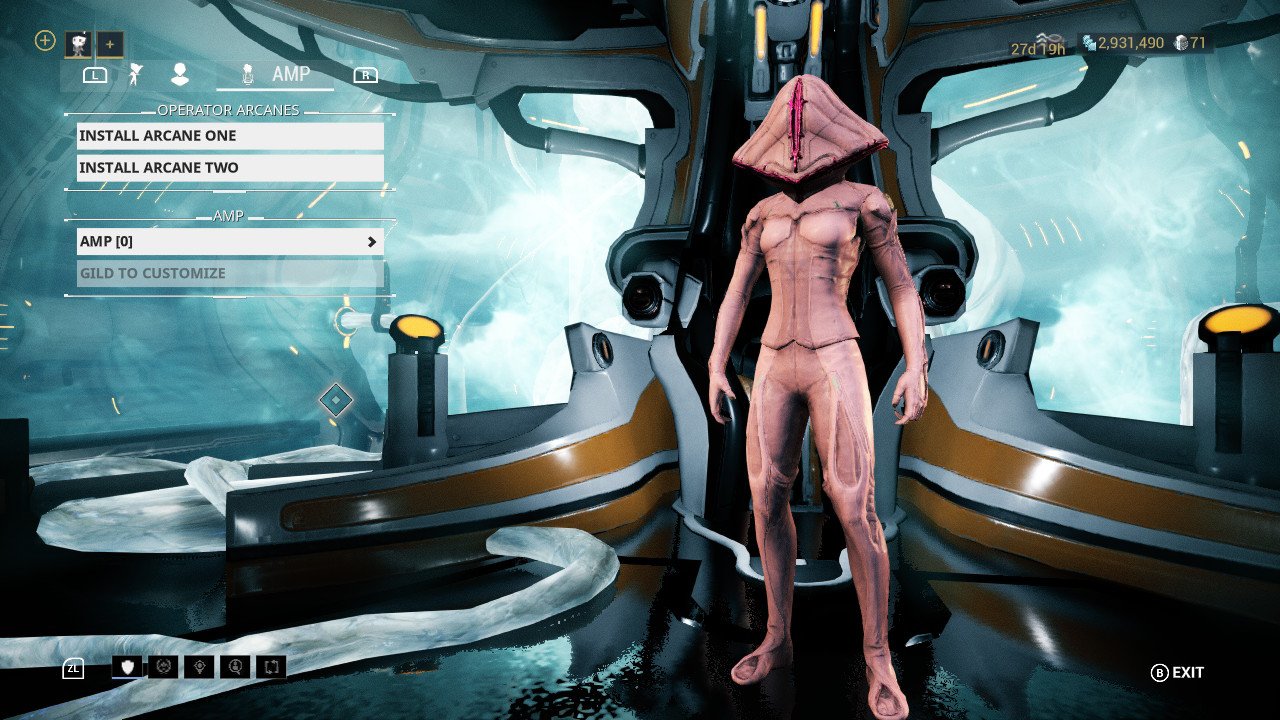Click the player avatar portrait

click(x=78, y=43)
